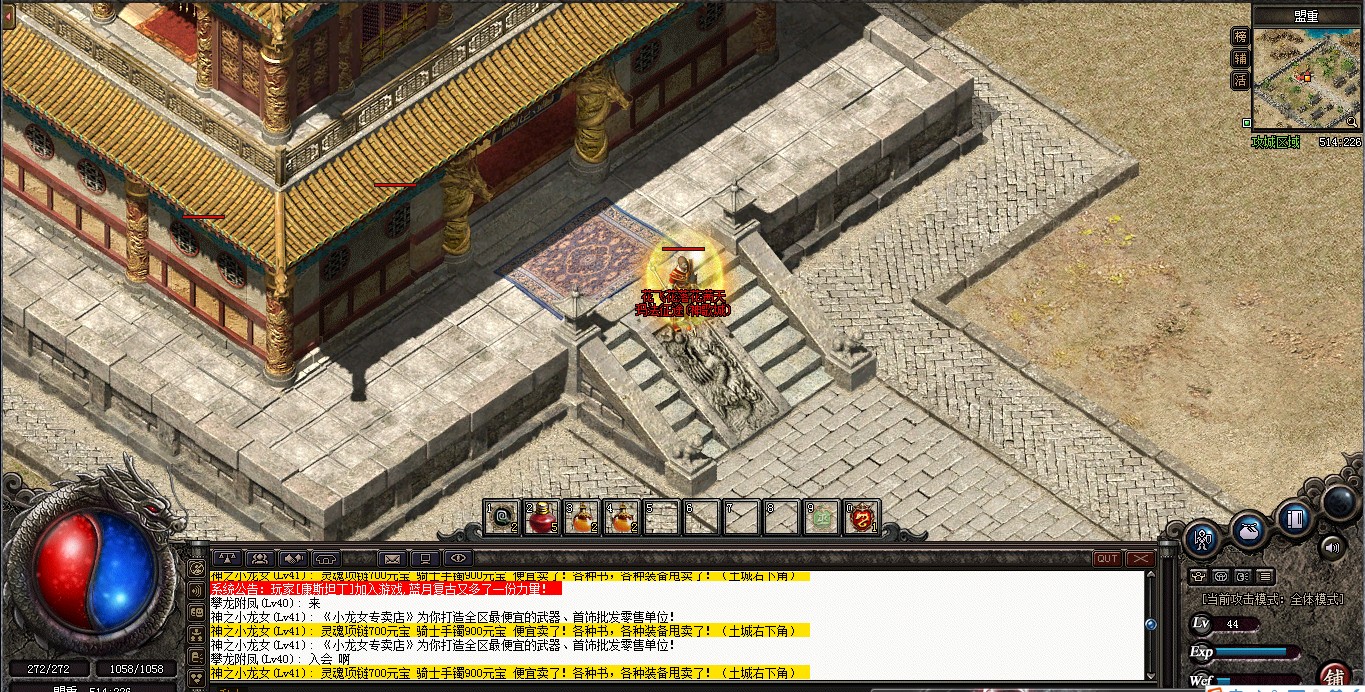Open the inventory bag
The height and width of the screenshot is (692, 1365).
(1249, 531)
